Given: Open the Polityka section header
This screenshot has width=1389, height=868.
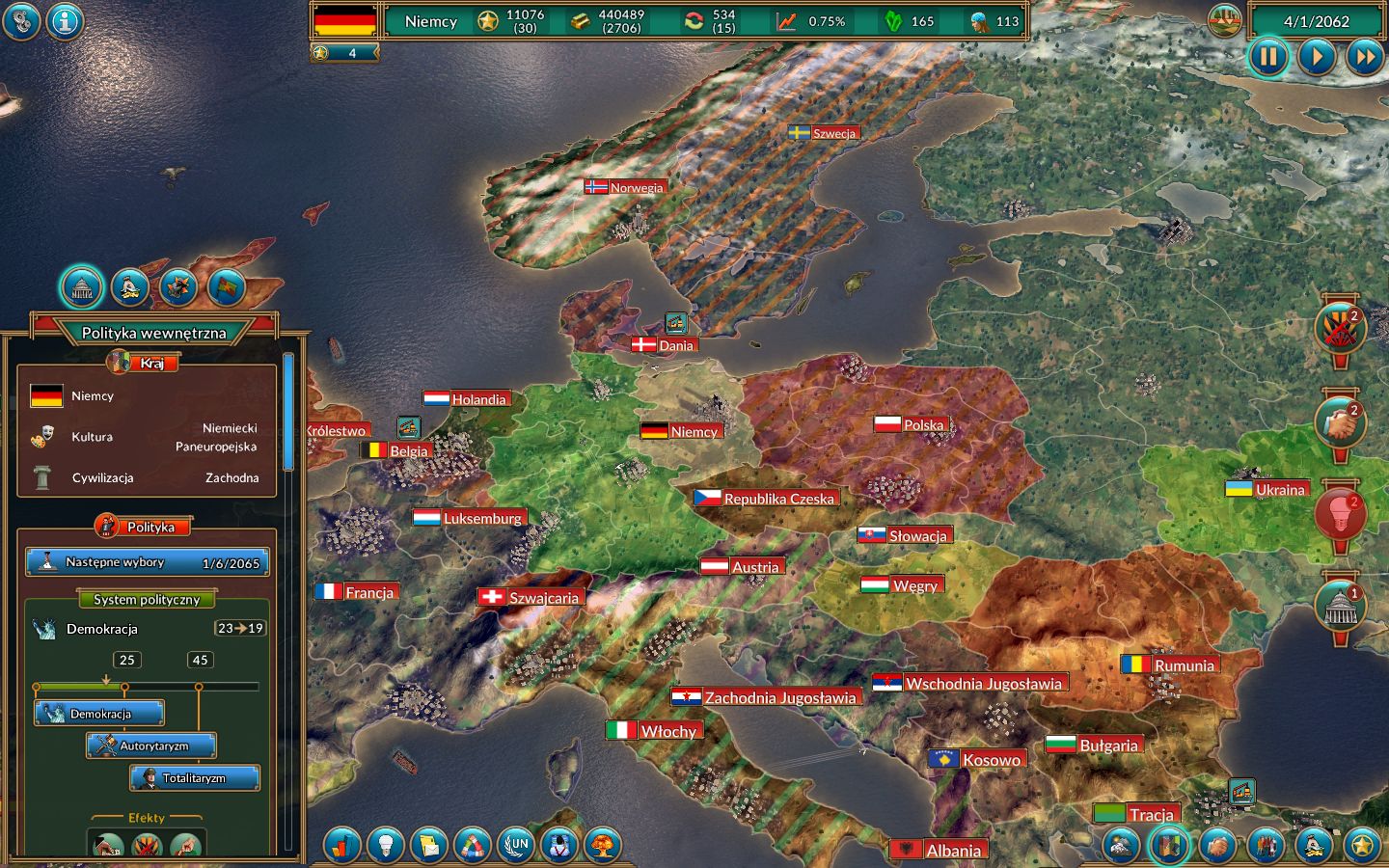Looking at the screenshot, I should (146, 527).
